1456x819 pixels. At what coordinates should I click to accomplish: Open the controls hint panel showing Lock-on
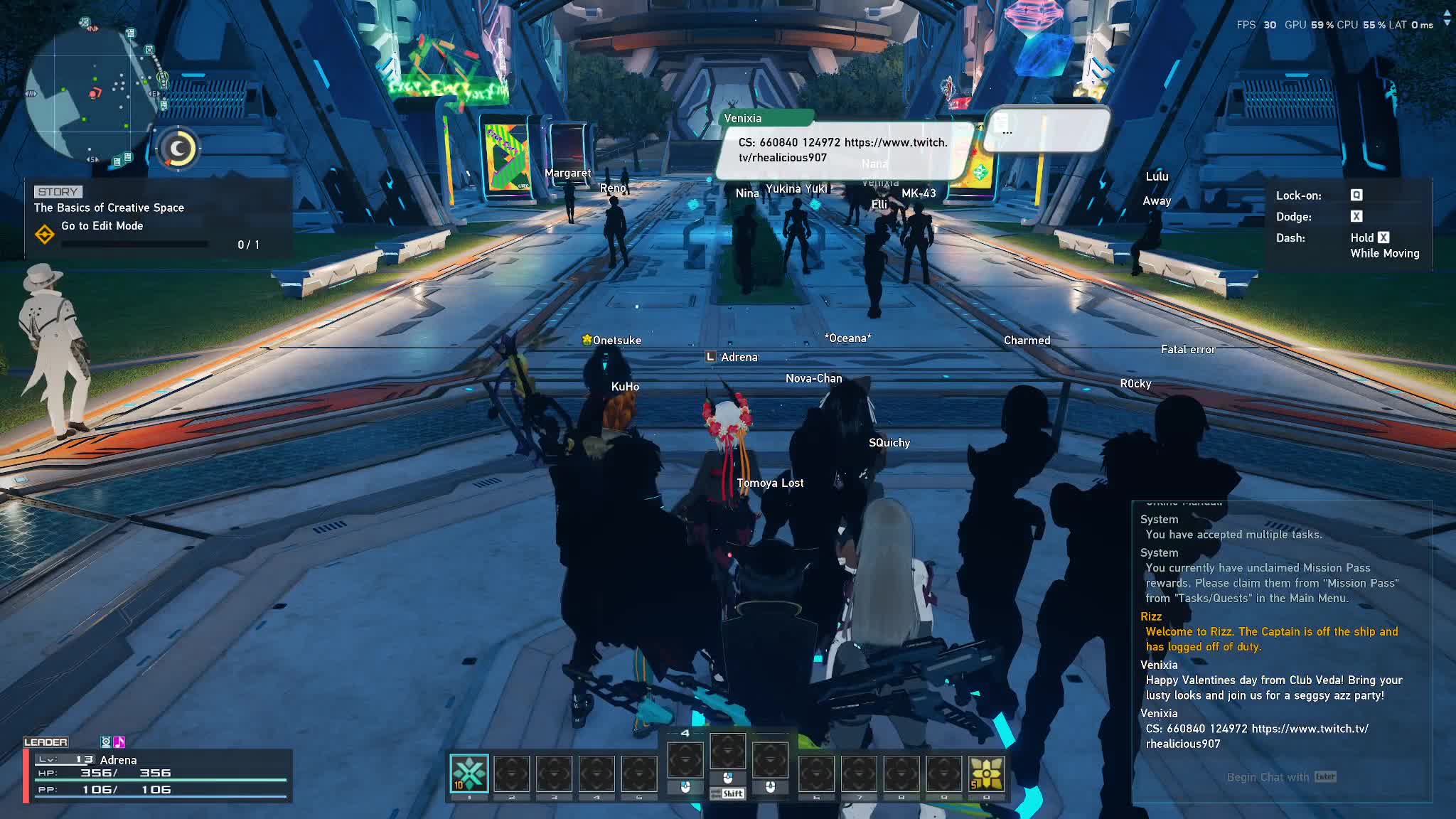(x=1347, y=224)
